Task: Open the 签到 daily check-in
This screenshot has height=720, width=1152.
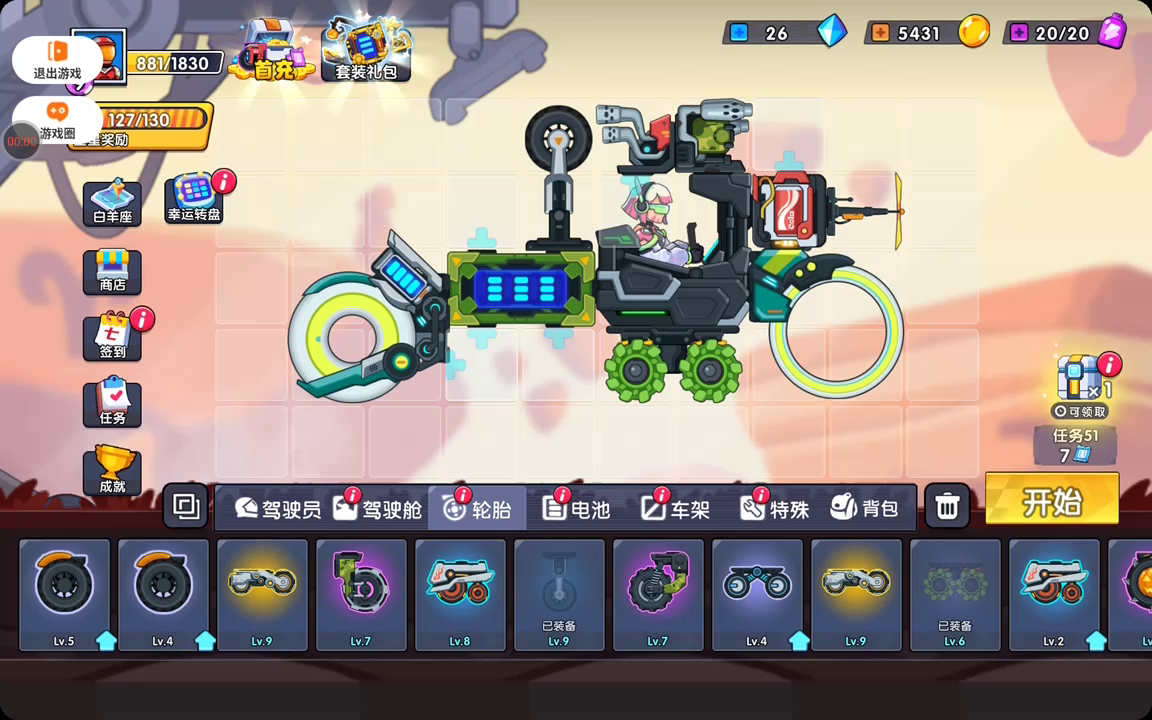Action: (x=112, y=337)
